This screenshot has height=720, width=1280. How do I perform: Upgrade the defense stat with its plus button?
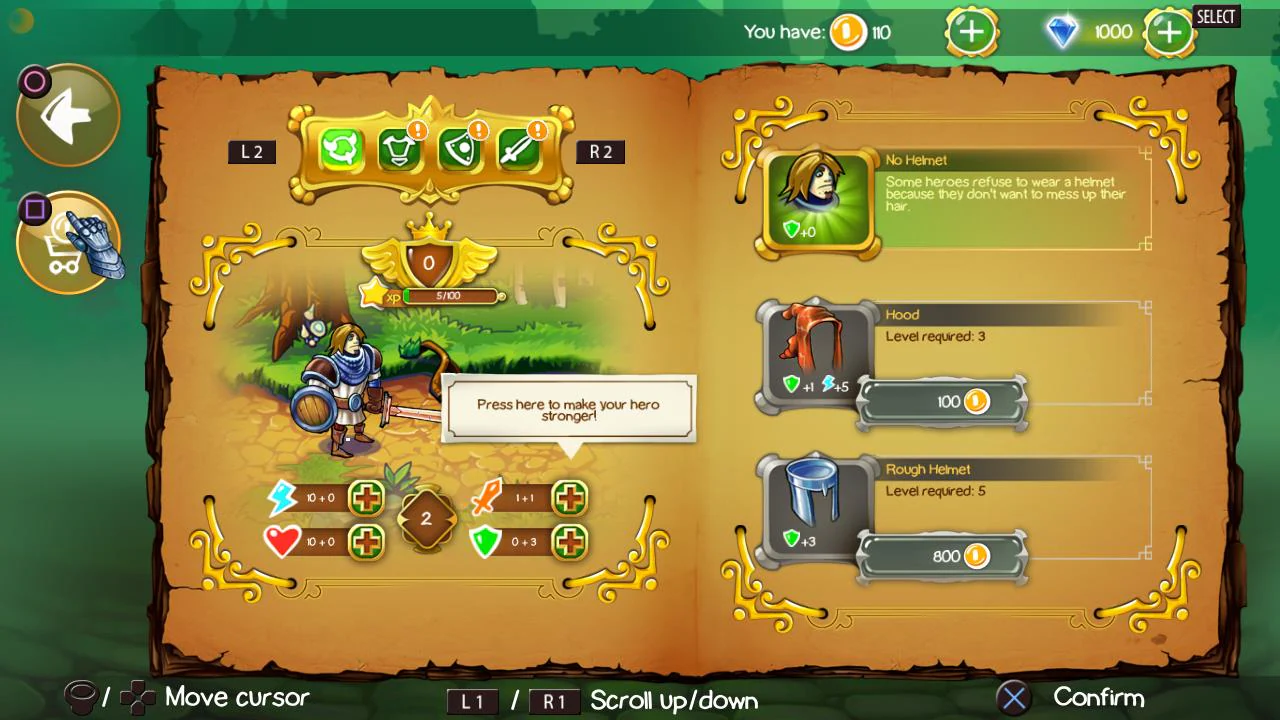point(569,542)
